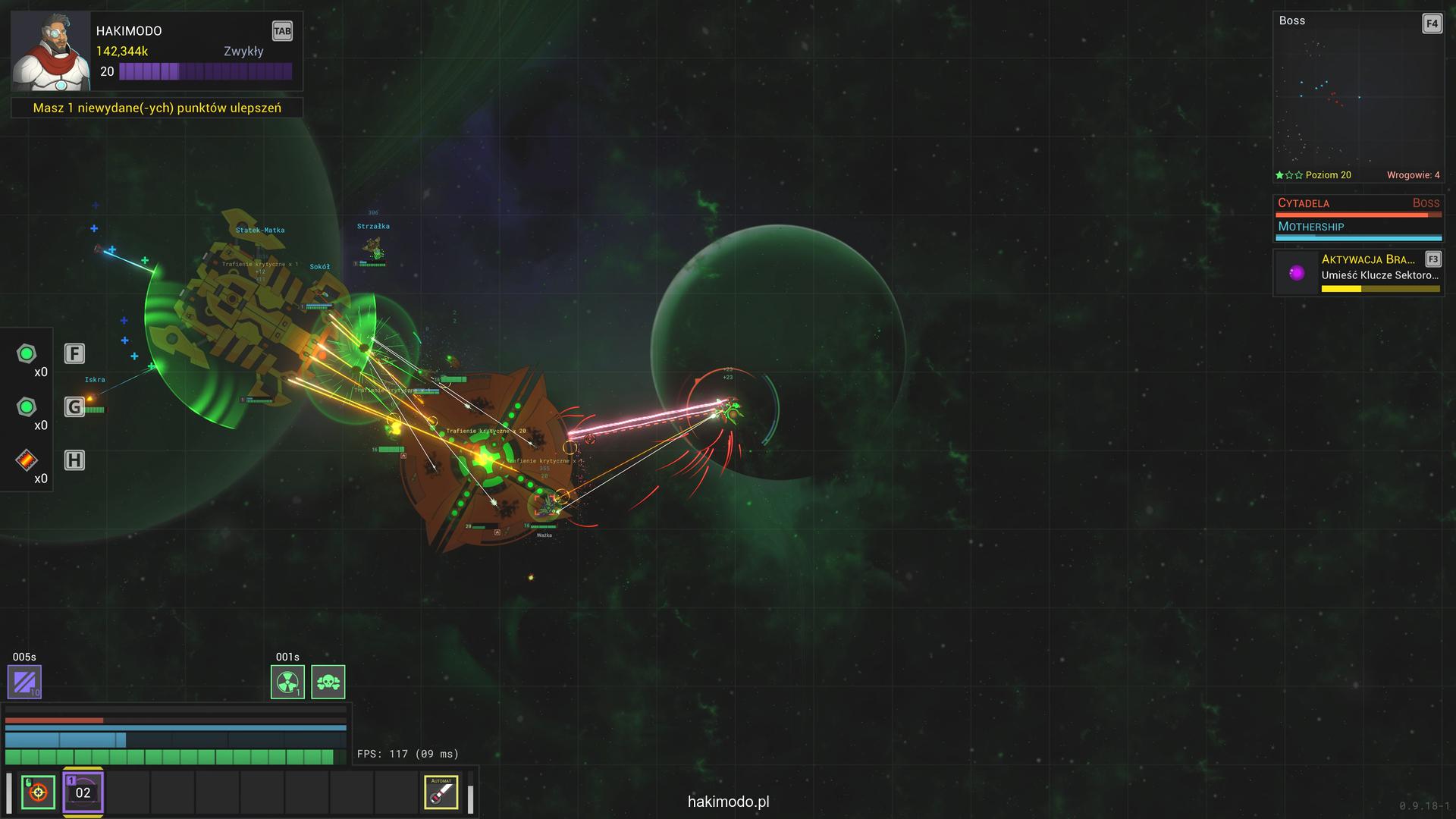Open the unspent upgrade points notice
The width and height of the screenshot is (1456, 819).
point(157,108)
